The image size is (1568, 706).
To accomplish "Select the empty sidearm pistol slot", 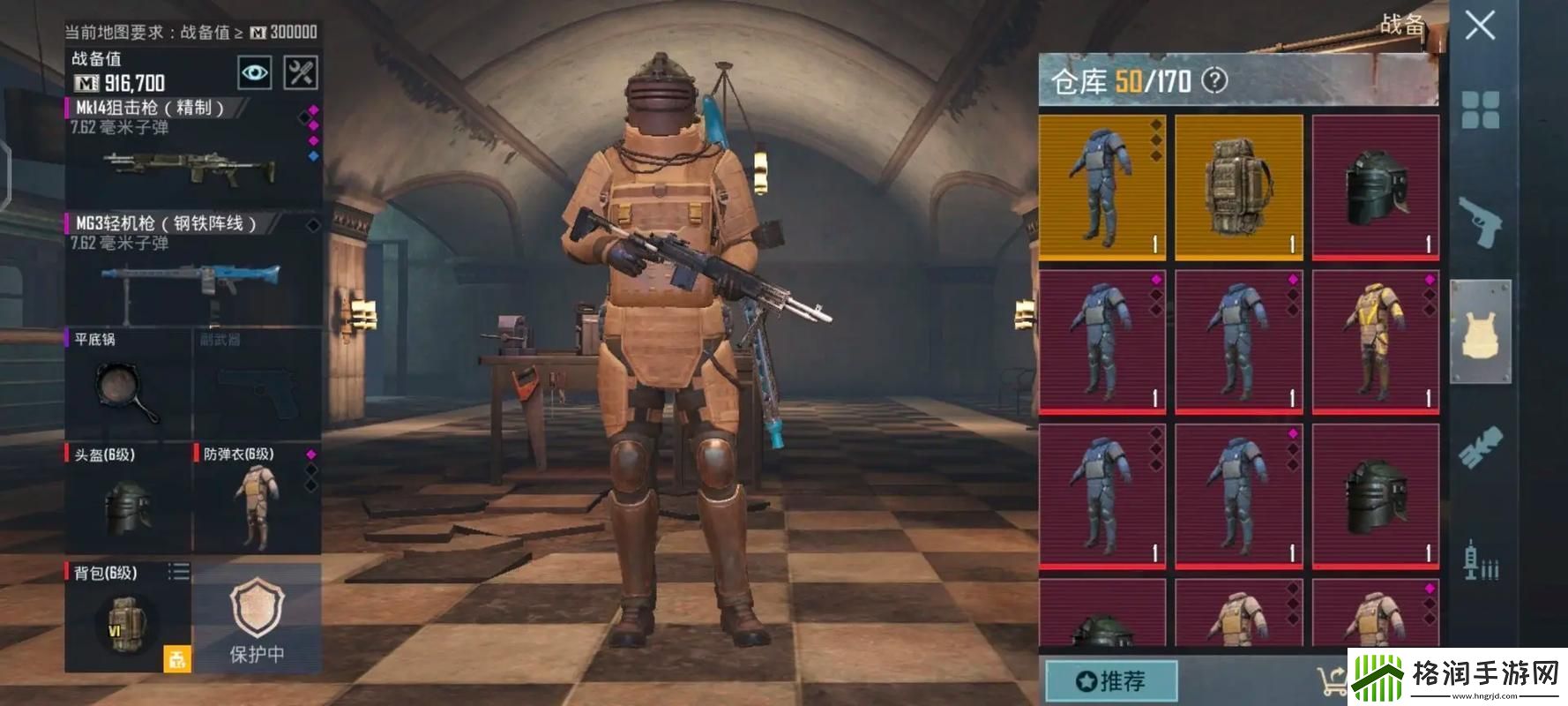I will pyautogui.click(x=256, y=385).
